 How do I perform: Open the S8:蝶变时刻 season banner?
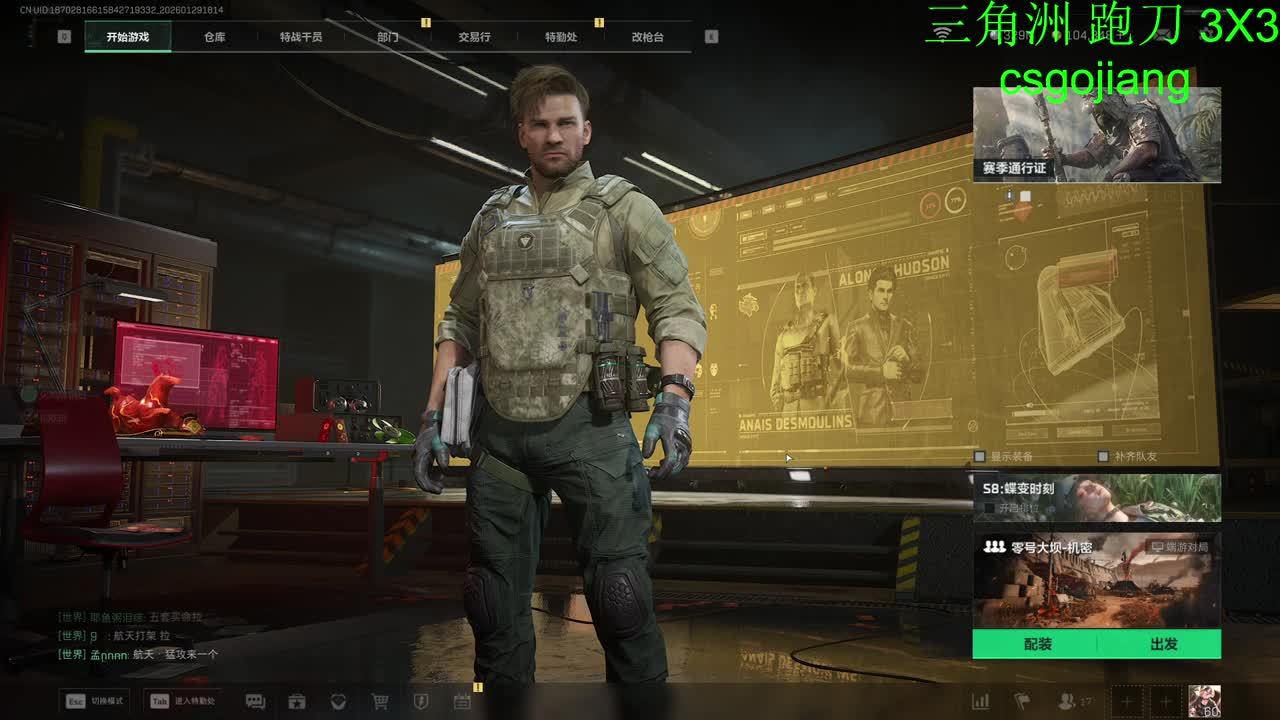click(1096, 497)
